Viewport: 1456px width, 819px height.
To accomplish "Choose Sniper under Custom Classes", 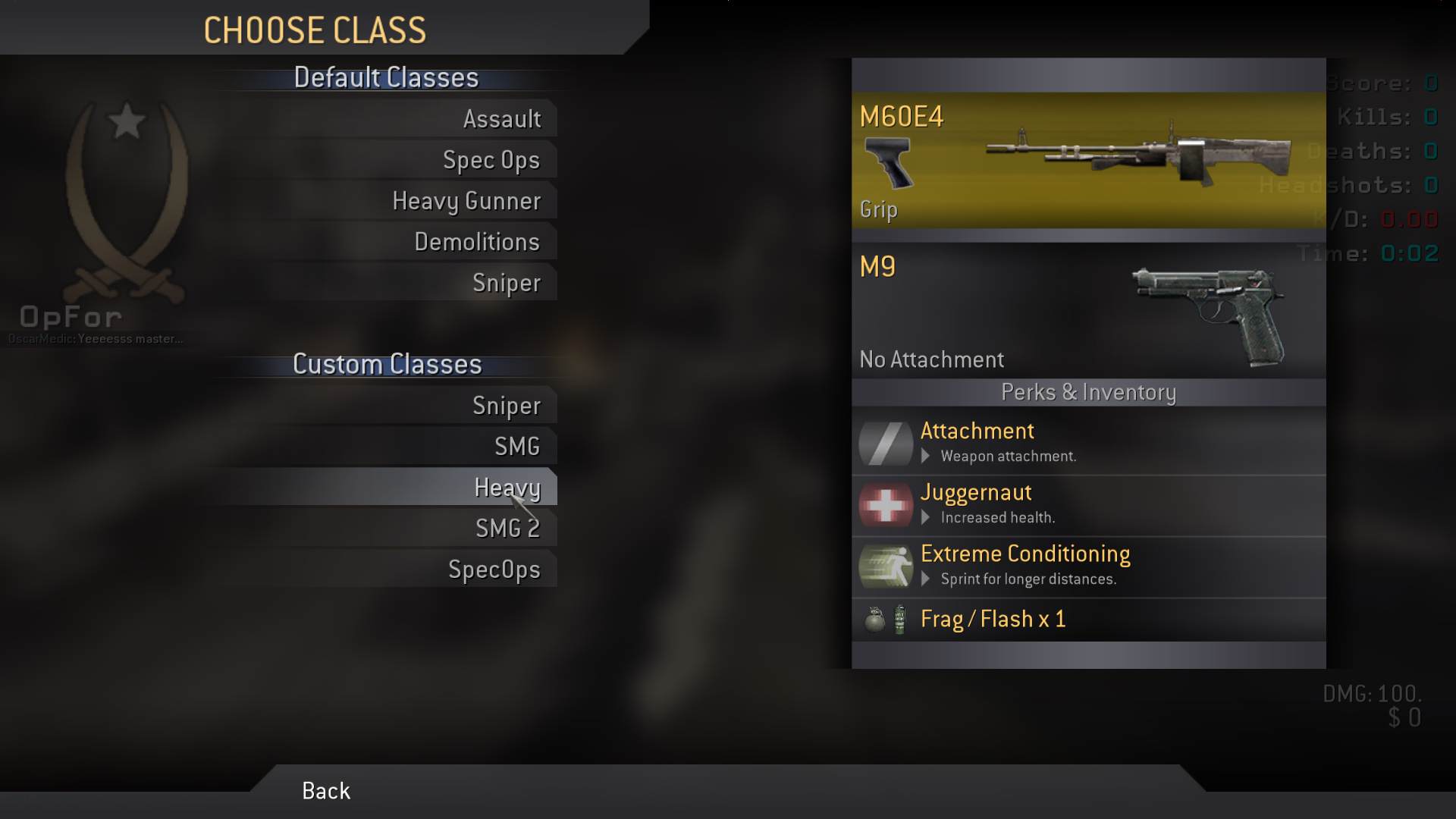I will pyautogui.click(x=506, y=406).
